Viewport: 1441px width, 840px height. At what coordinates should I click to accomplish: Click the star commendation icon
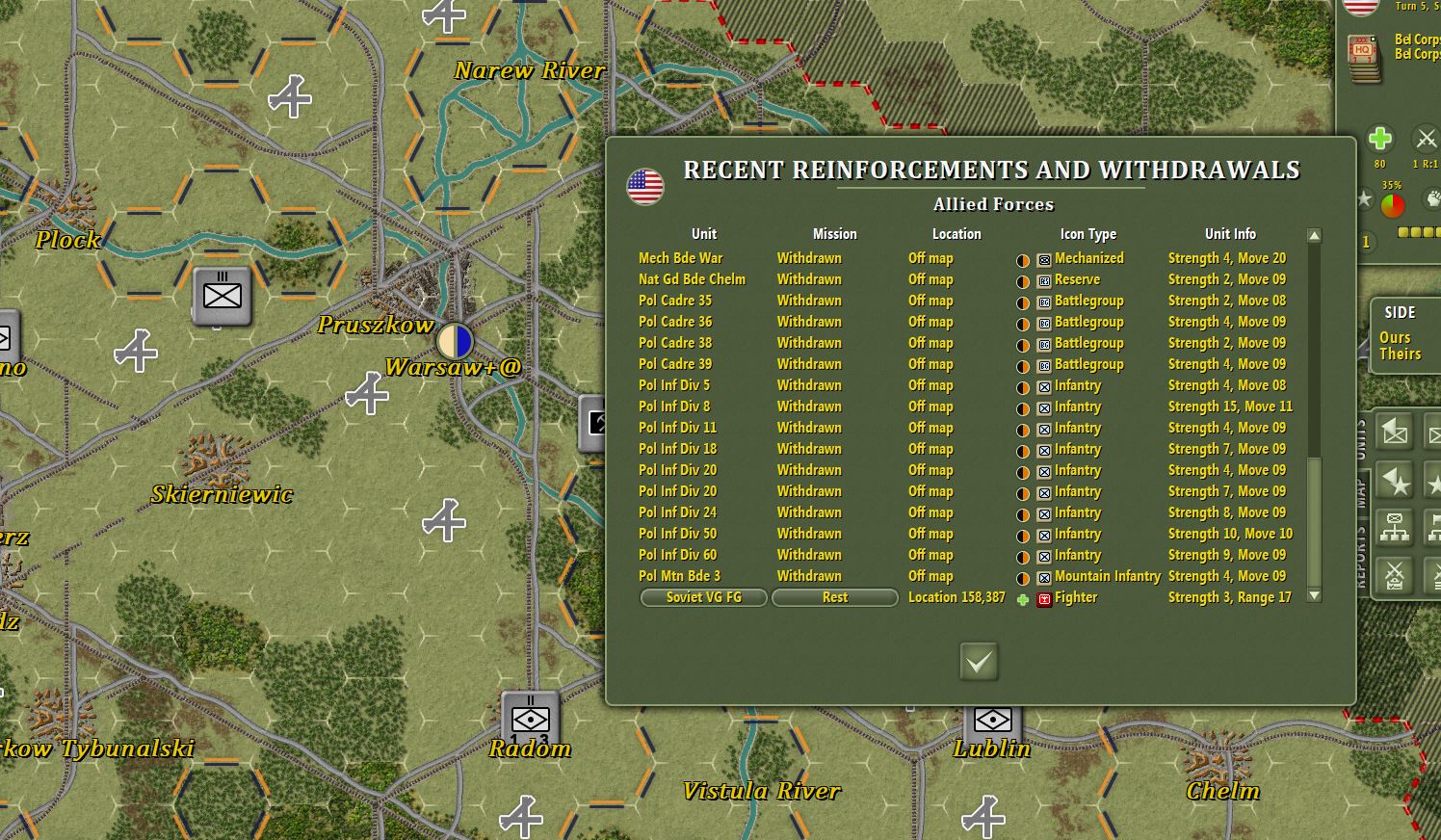click(x=1367, y=200)
